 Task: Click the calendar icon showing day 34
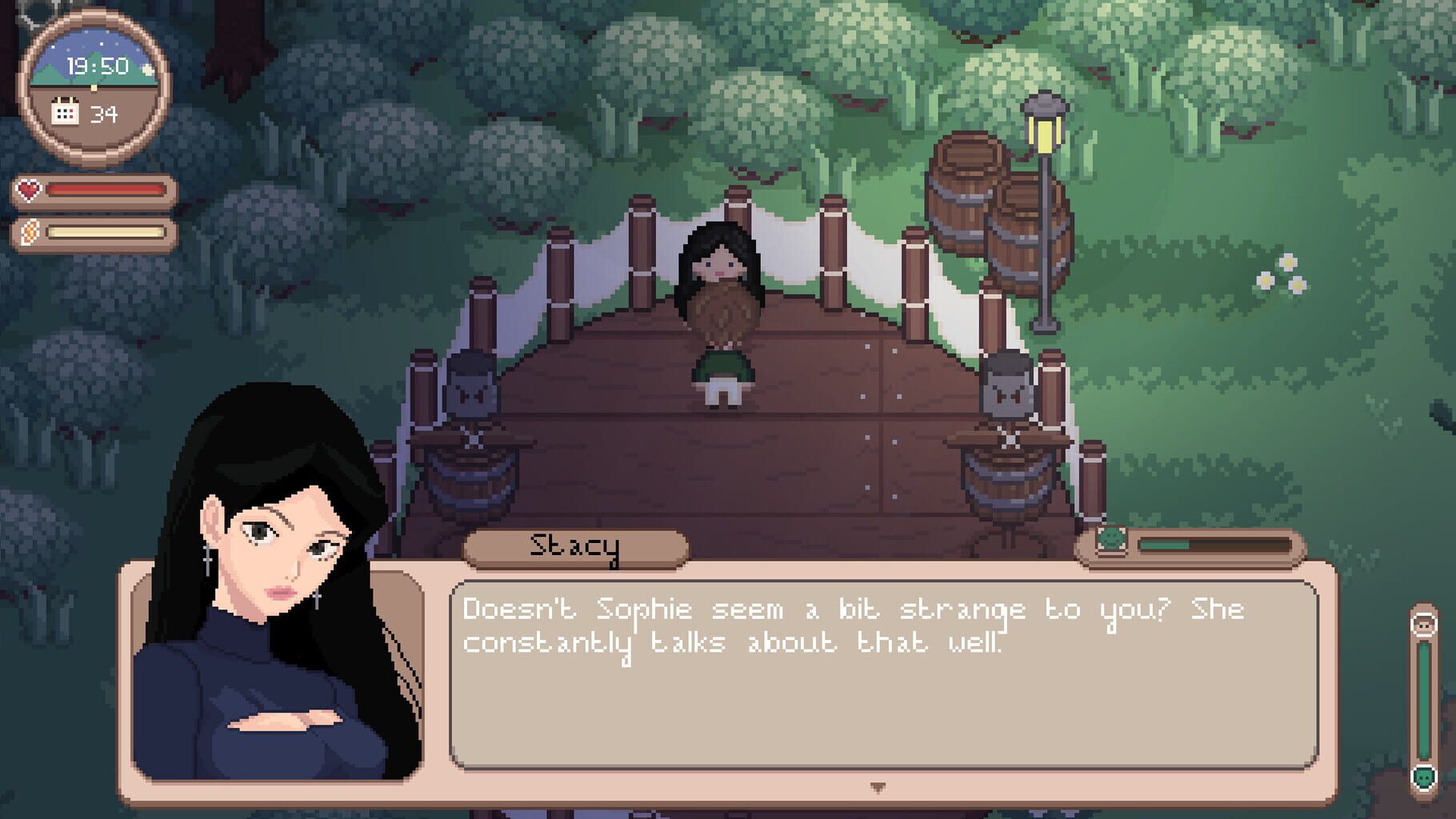pyautogui.click(x=67, y=113)
